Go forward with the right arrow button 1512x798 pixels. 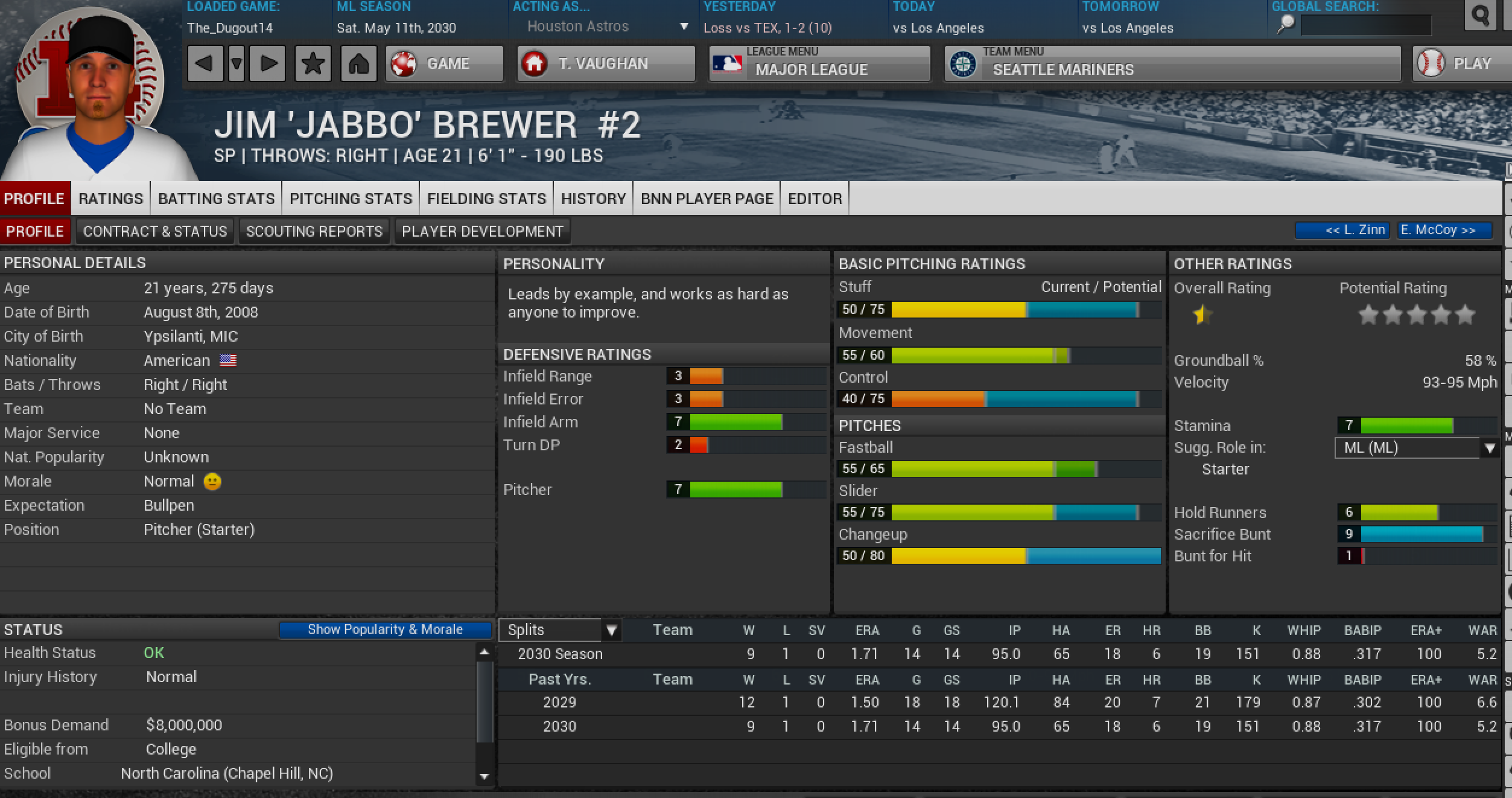click(x=268, y=63)
